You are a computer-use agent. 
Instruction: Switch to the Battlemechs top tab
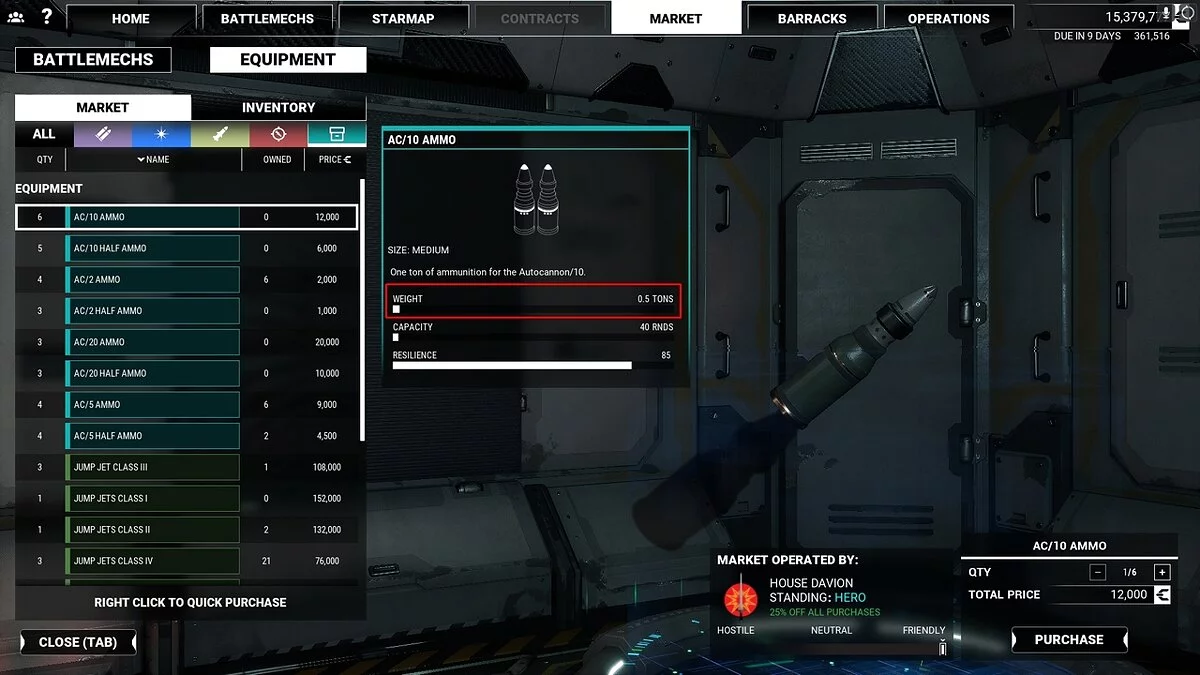coord(267,18)
